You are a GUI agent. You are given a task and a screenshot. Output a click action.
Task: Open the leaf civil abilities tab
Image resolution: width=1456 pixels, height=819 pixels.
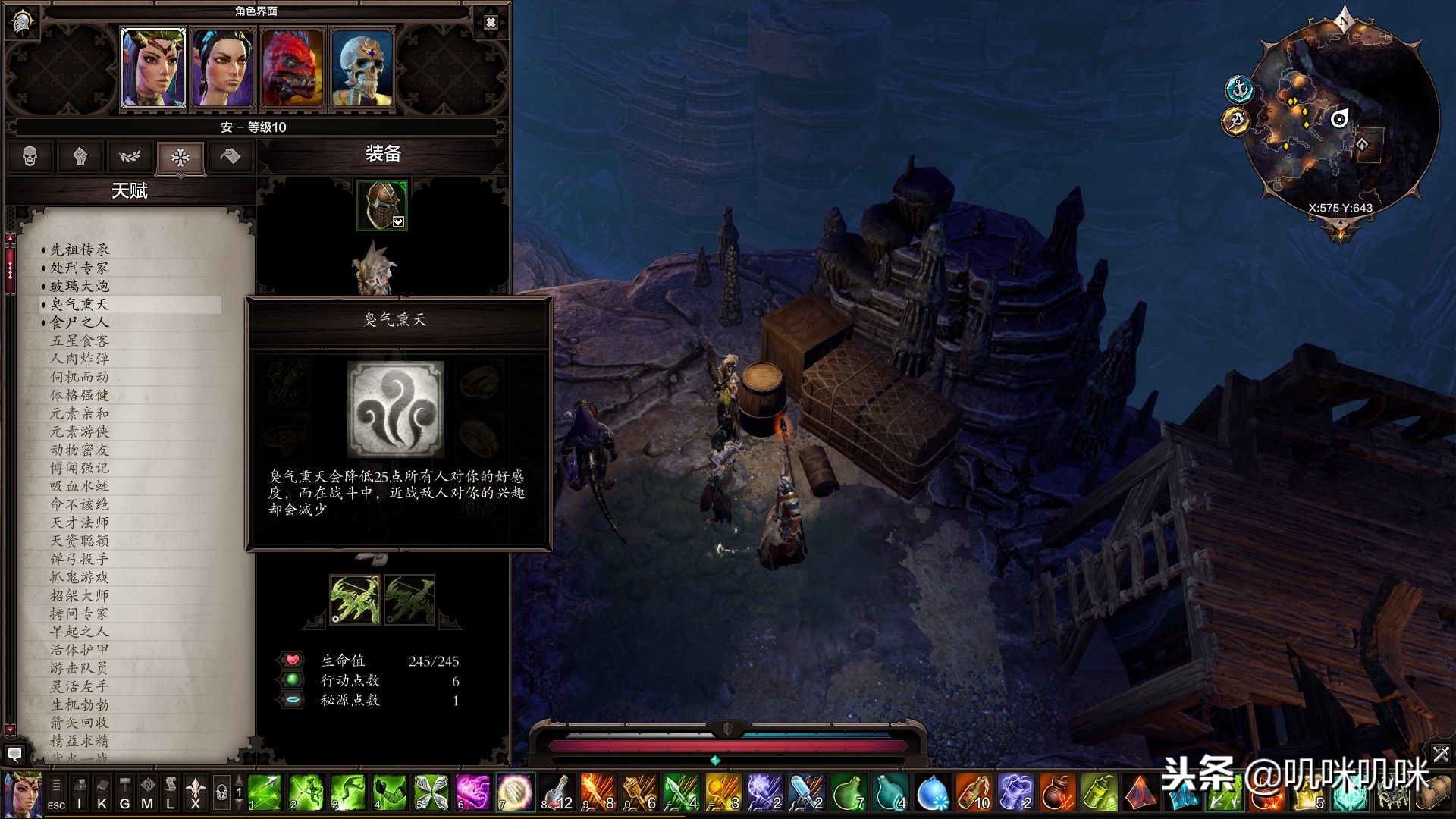tap(130, 157)
